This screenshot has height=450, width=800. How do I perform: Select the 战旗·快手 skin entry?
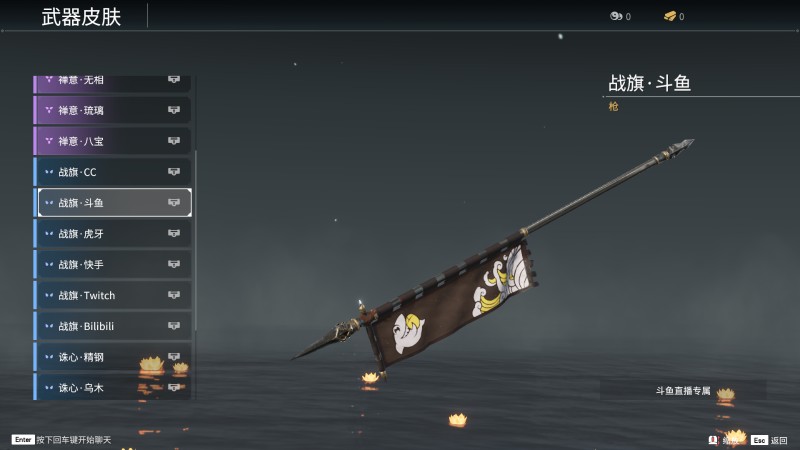click(112, 265)
